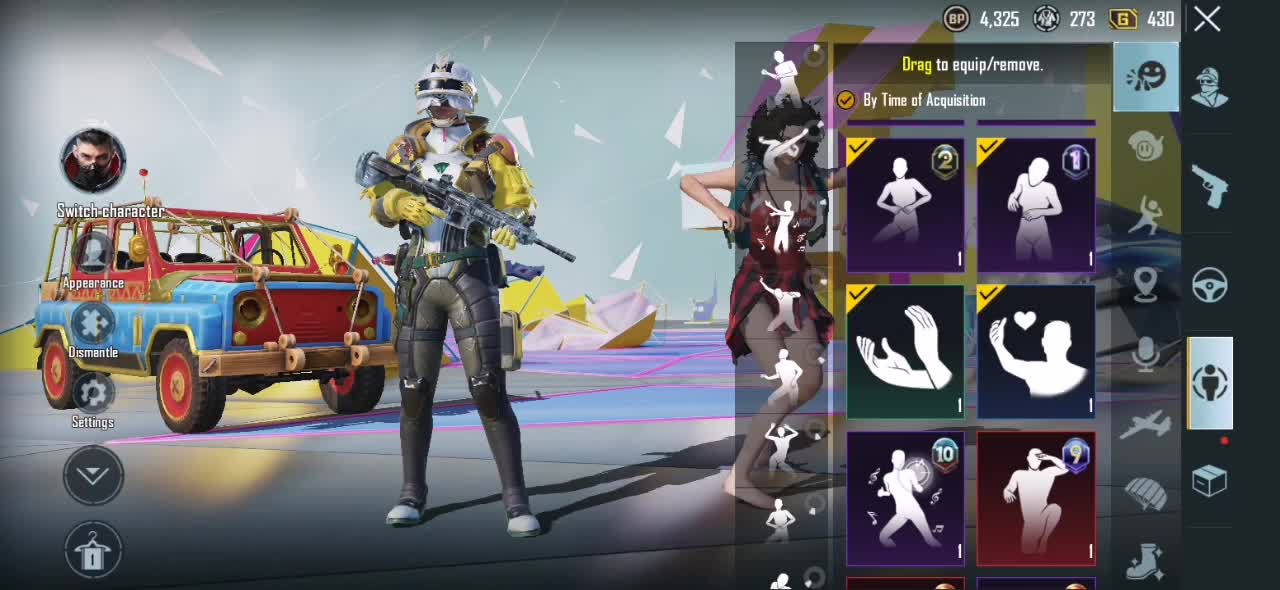Open the supply crate box tab
This screenshot has height=590, width=1280.
point(1210,482)
